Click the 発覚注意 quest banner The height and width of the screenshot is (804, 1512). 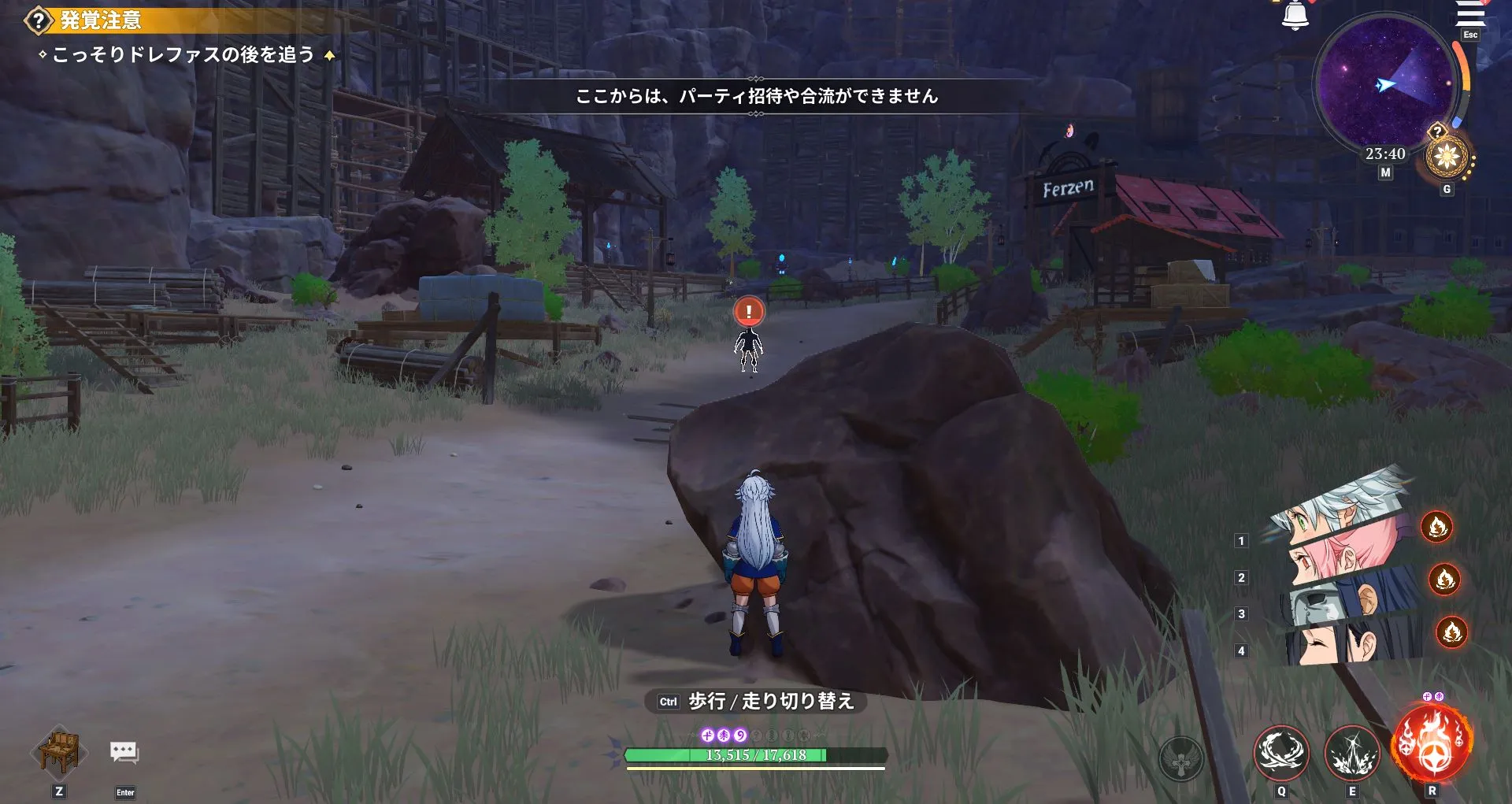[x=102, y=21]
